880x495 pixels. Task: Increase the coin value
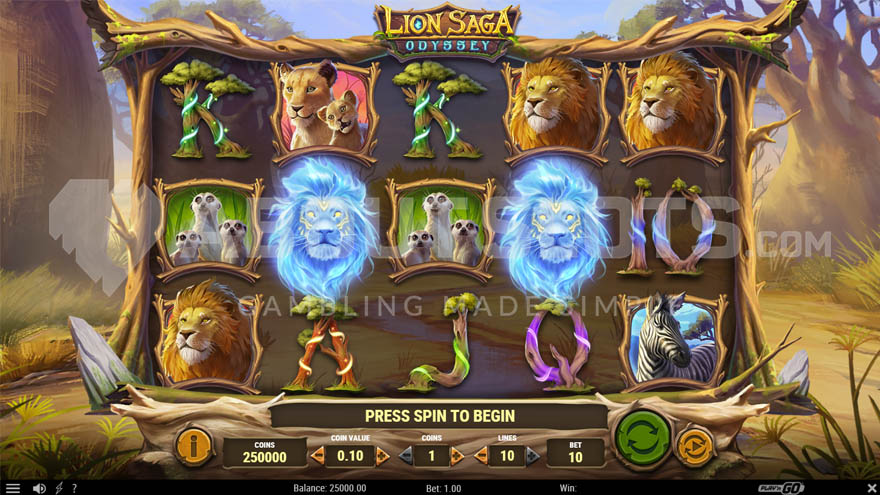[x=383, y=456]
